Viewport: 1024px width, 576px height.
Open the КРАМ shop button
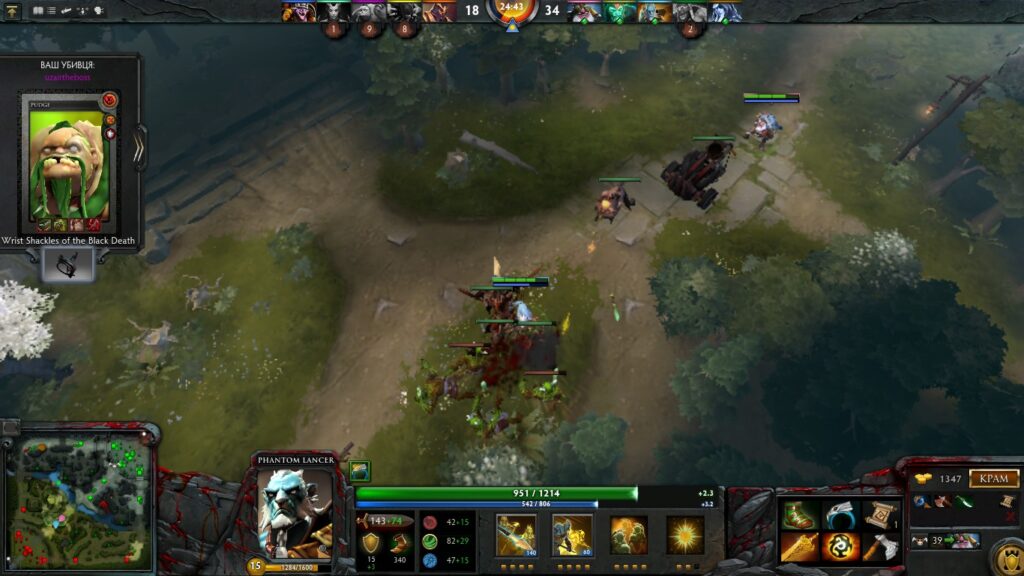pos(993,479)
